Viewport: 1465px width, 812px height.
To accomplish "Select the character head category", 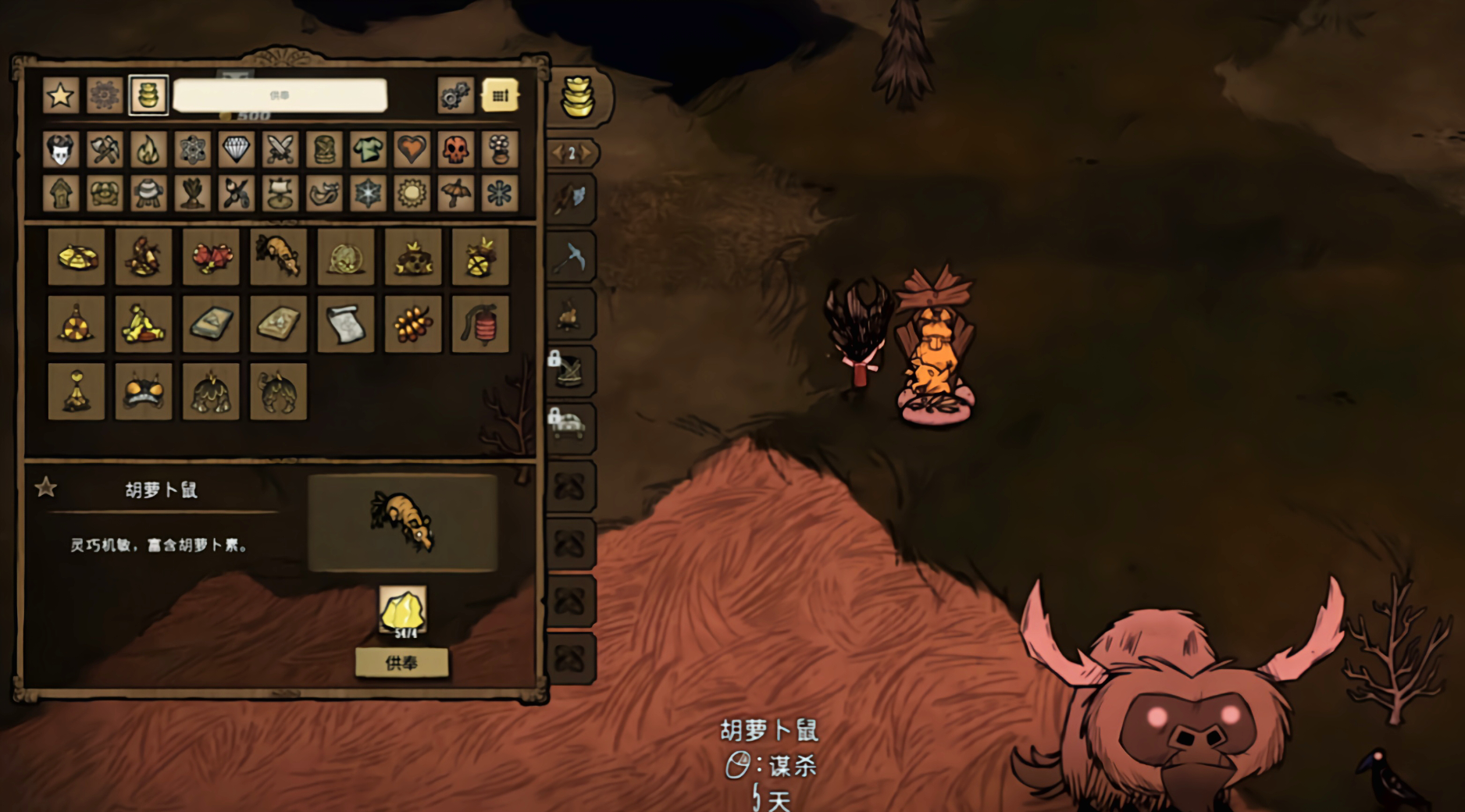I will point(61,149).
